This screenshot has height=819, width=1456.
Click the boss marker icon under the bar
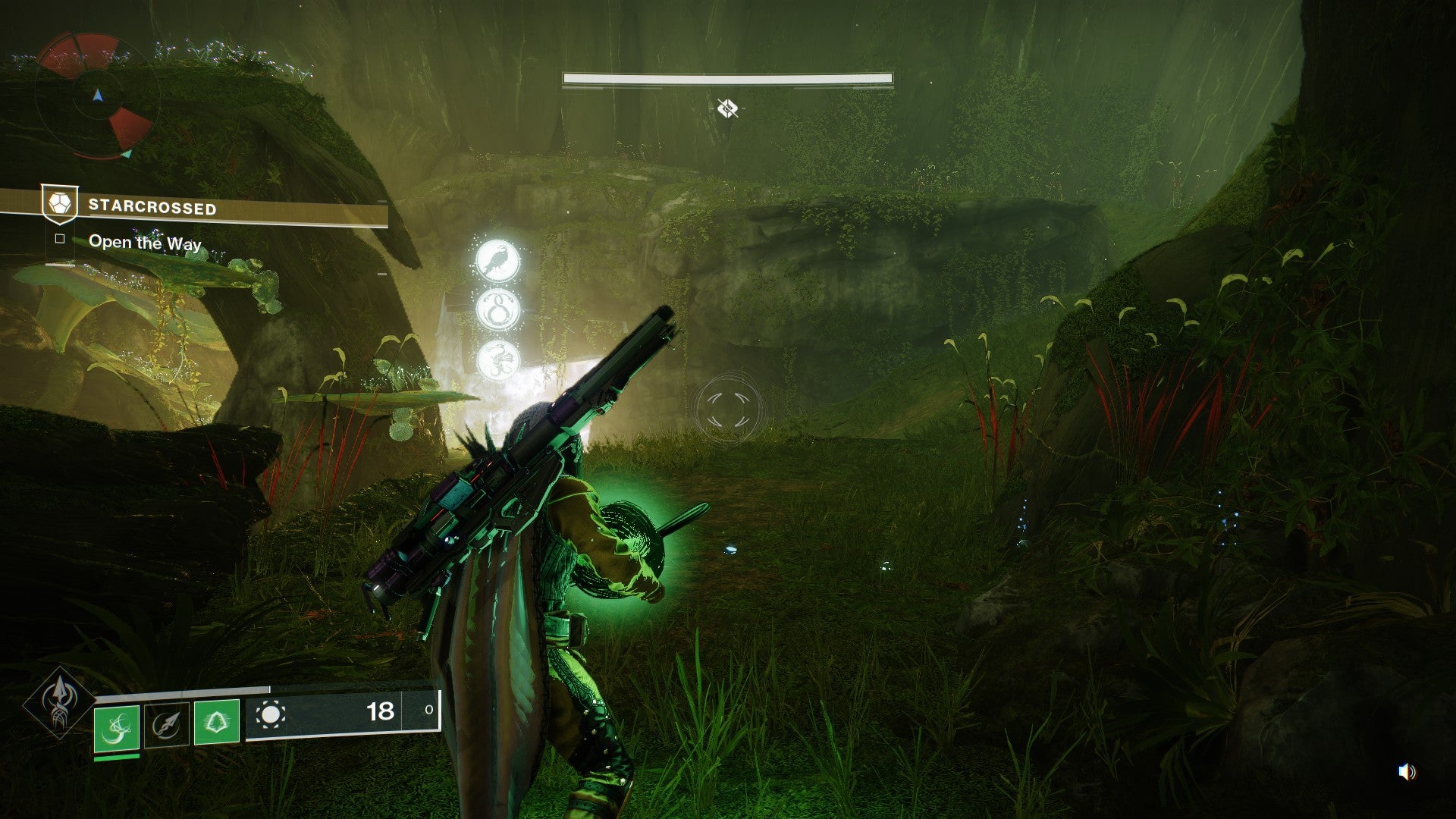tap(727, 108)
